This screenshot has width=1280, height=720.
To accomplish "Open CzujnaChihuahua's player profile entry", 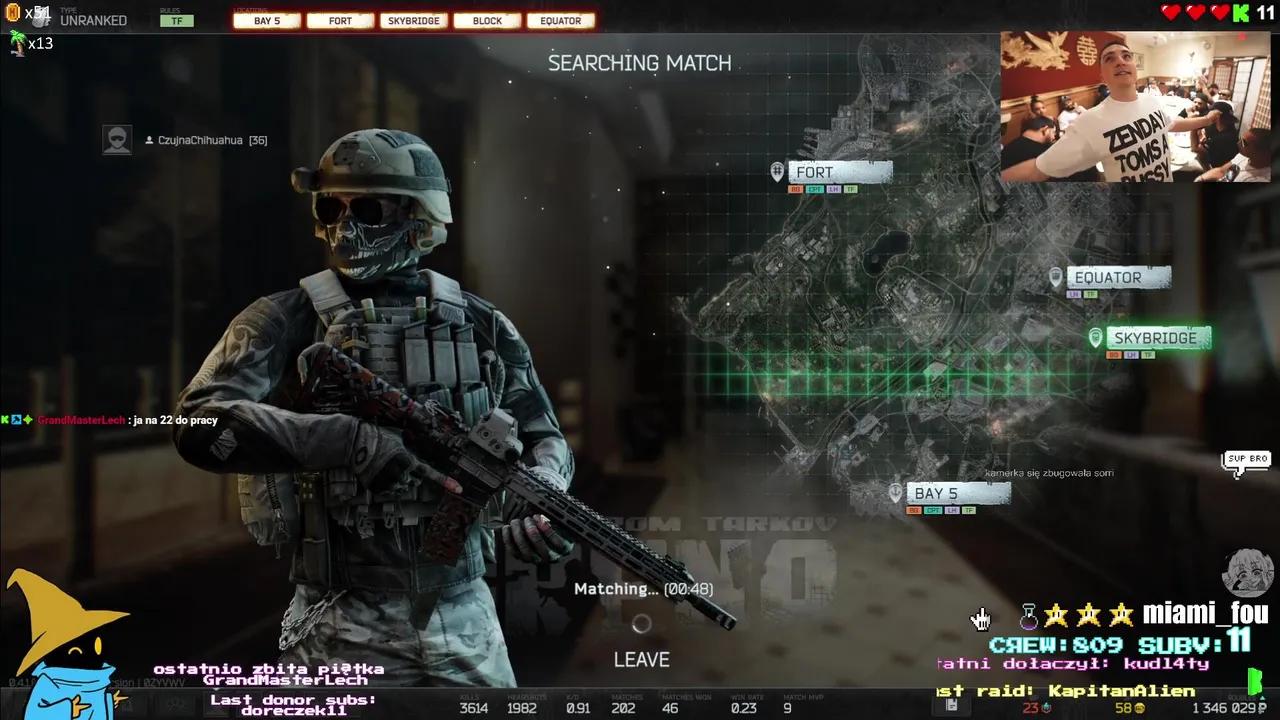I will coord(200,140).
